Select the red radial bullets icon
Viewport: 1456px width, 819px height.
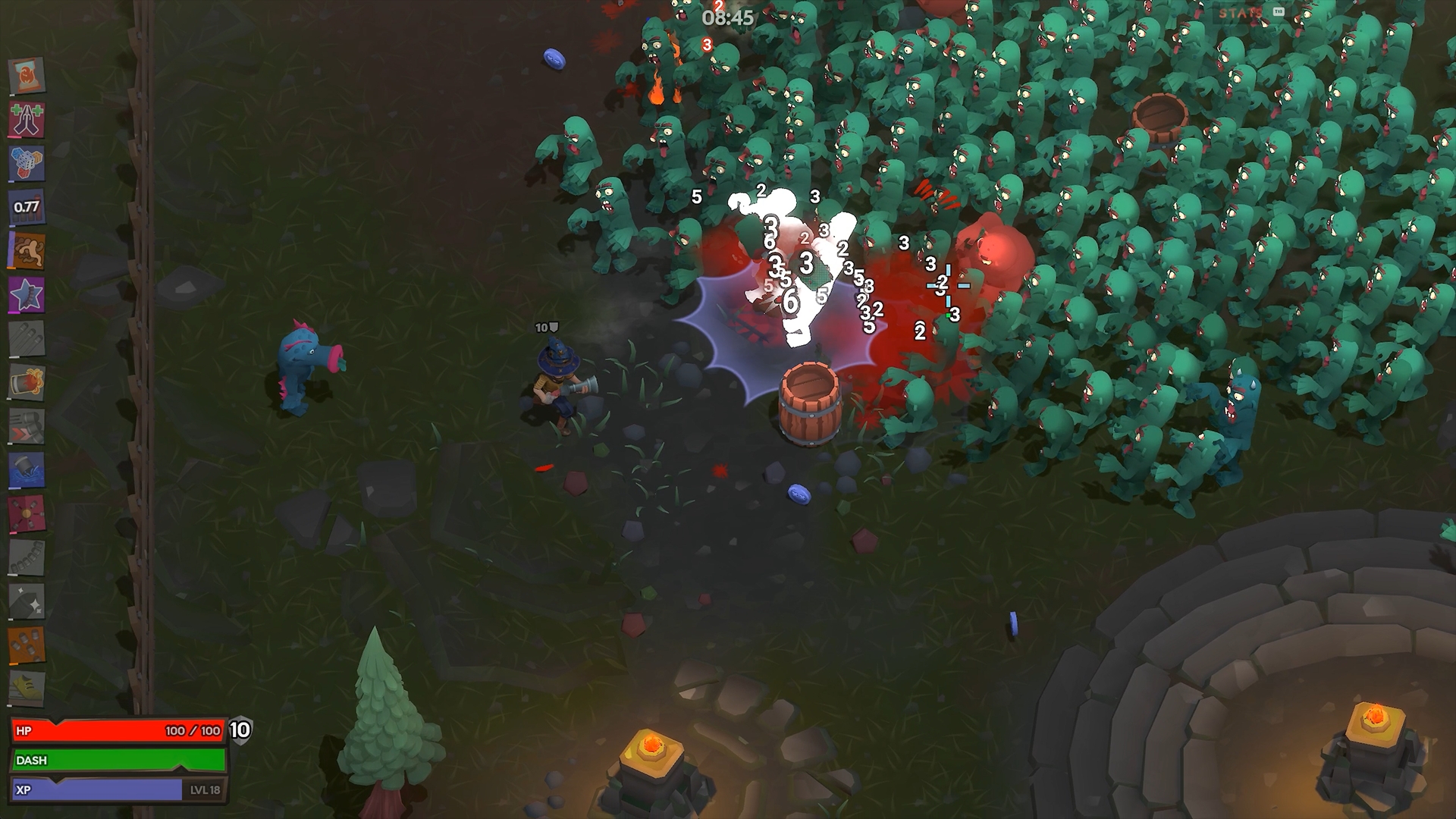pos(27,514)
